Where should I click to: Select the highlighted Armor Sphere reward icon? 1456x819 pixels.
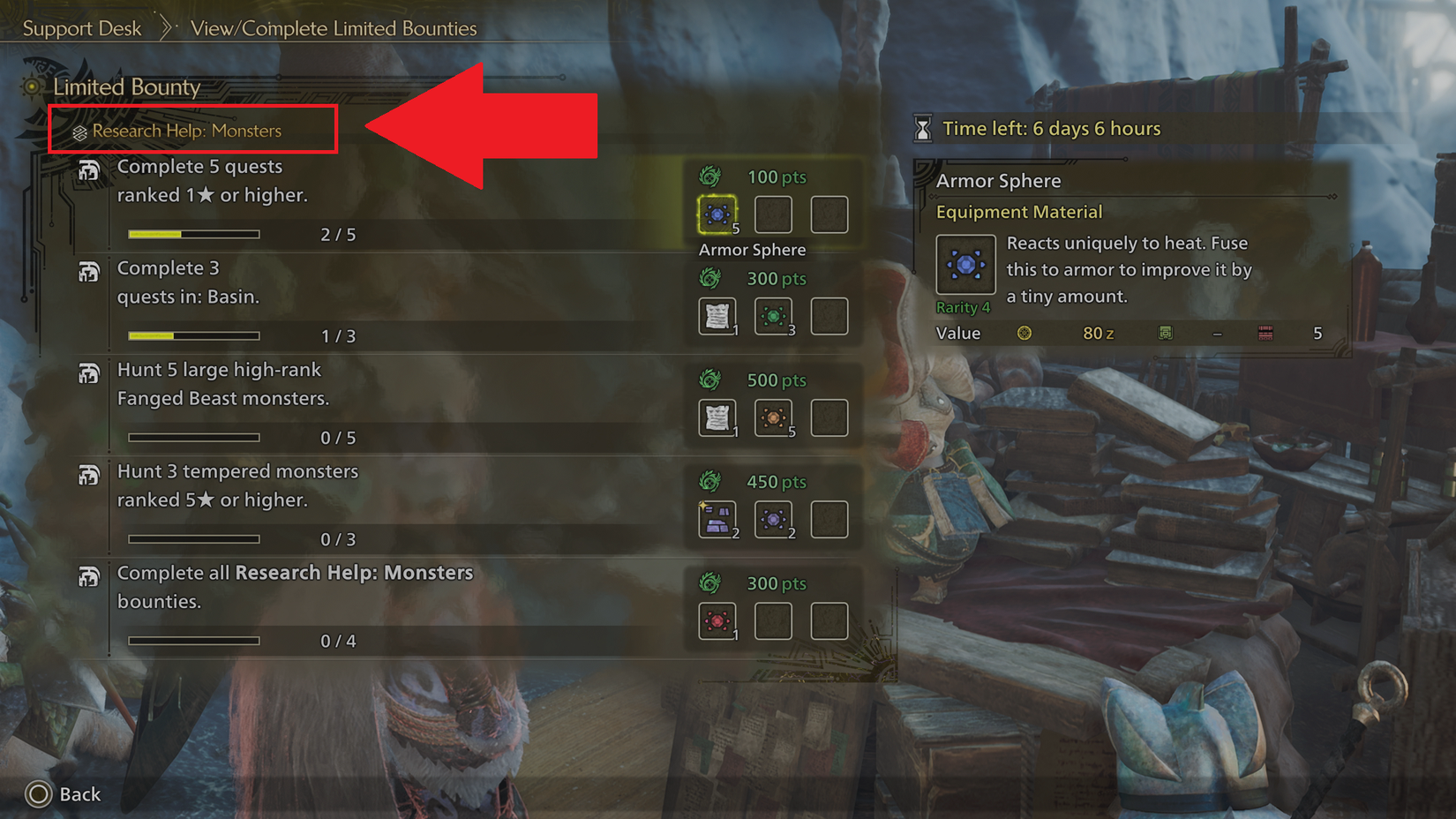[x=717, y=214]
